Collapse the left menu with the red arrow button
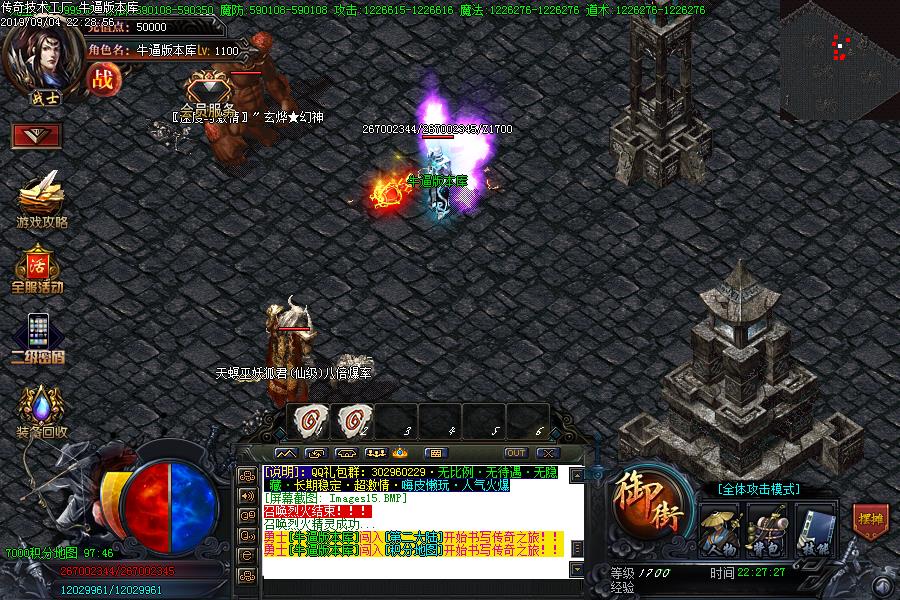900x600 pixels. click(x=37, y=135)
